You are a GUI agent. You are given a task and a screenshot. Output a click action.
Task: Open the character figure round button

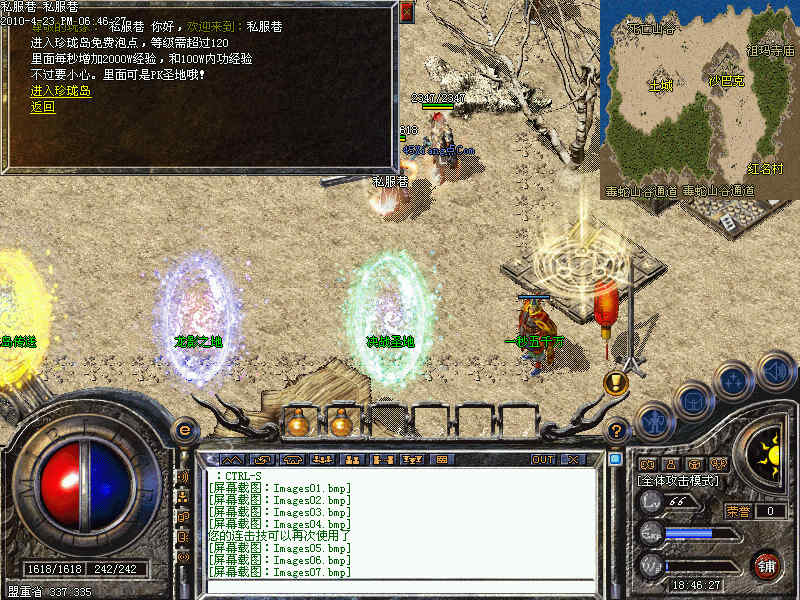point(653,420)
